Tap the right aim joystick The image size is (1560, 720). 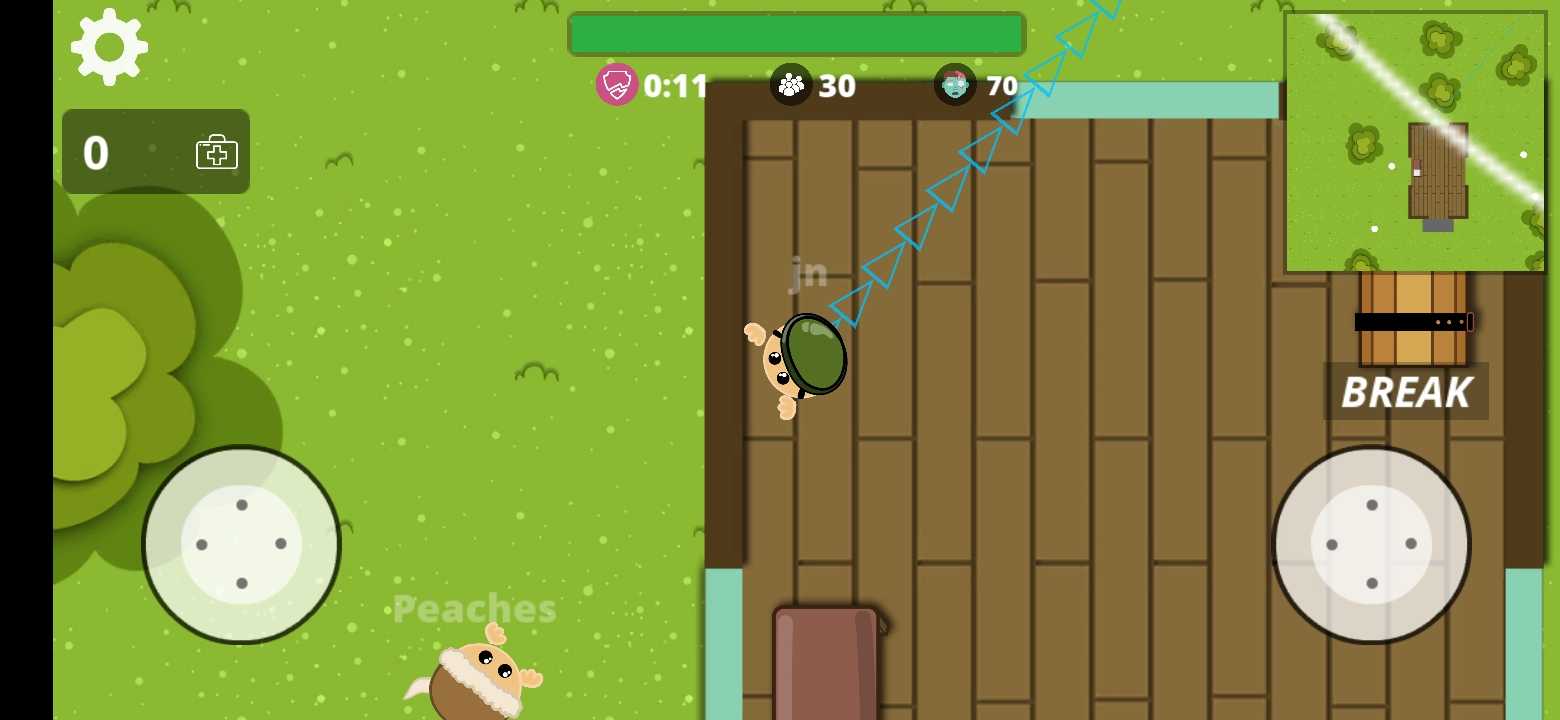(x=1371, y=544)
